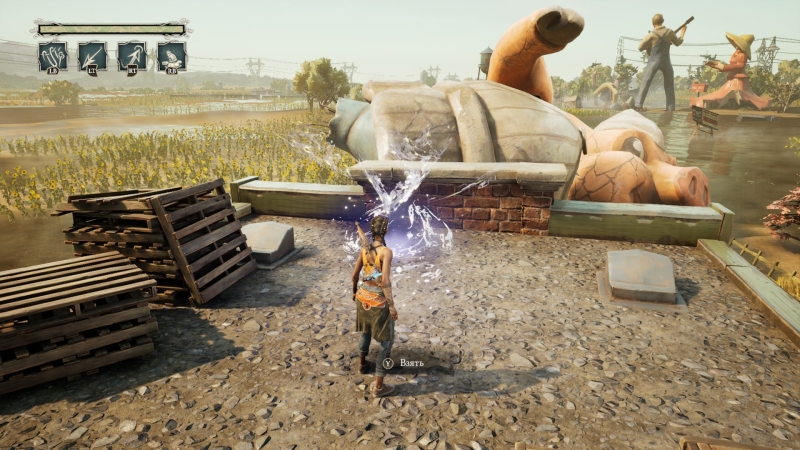Screen dimensions: 800x450
Task: Select the hand-shaped ability icon
Action: 52,55
